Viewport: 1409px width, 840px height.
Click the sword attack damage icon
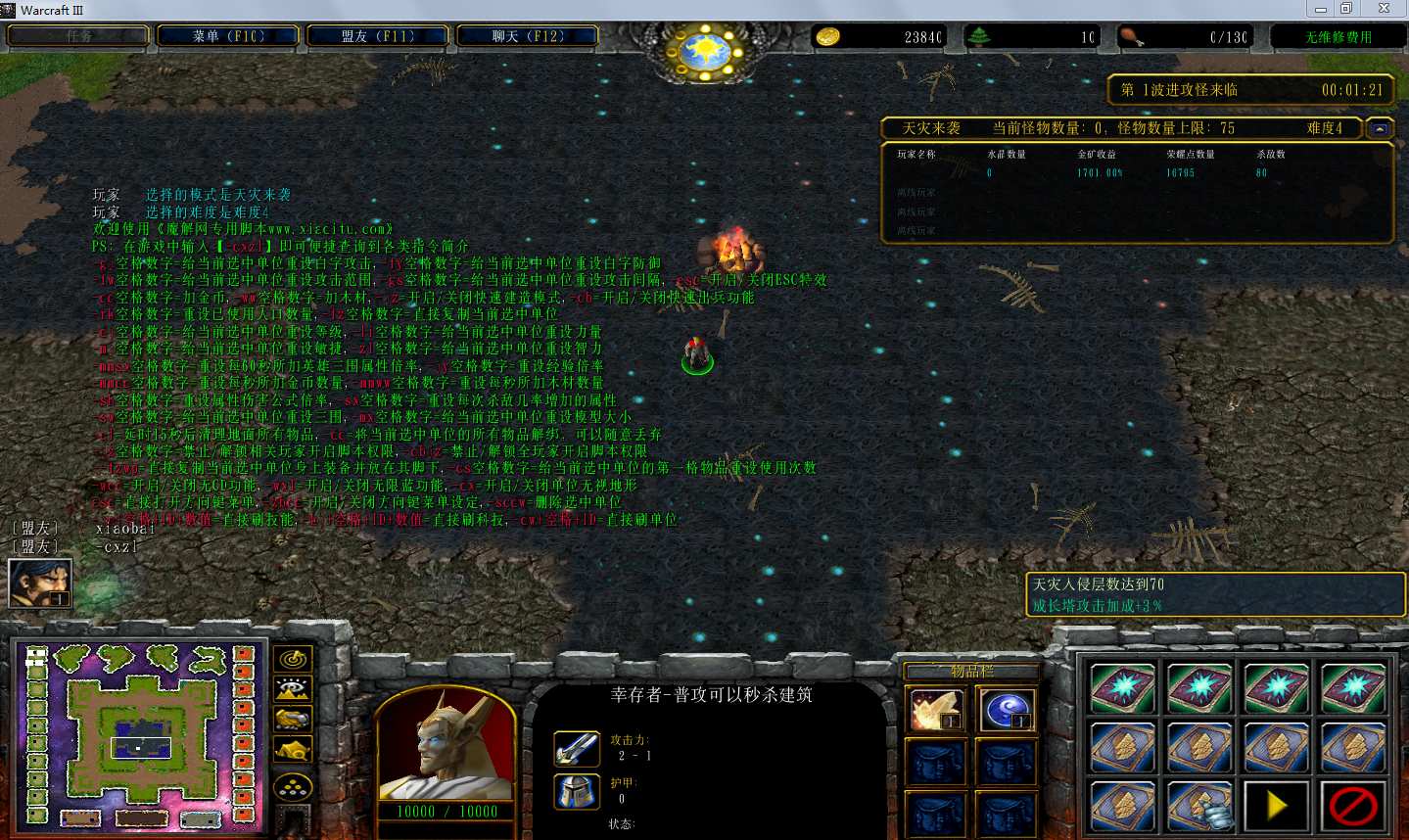(577, 749)
